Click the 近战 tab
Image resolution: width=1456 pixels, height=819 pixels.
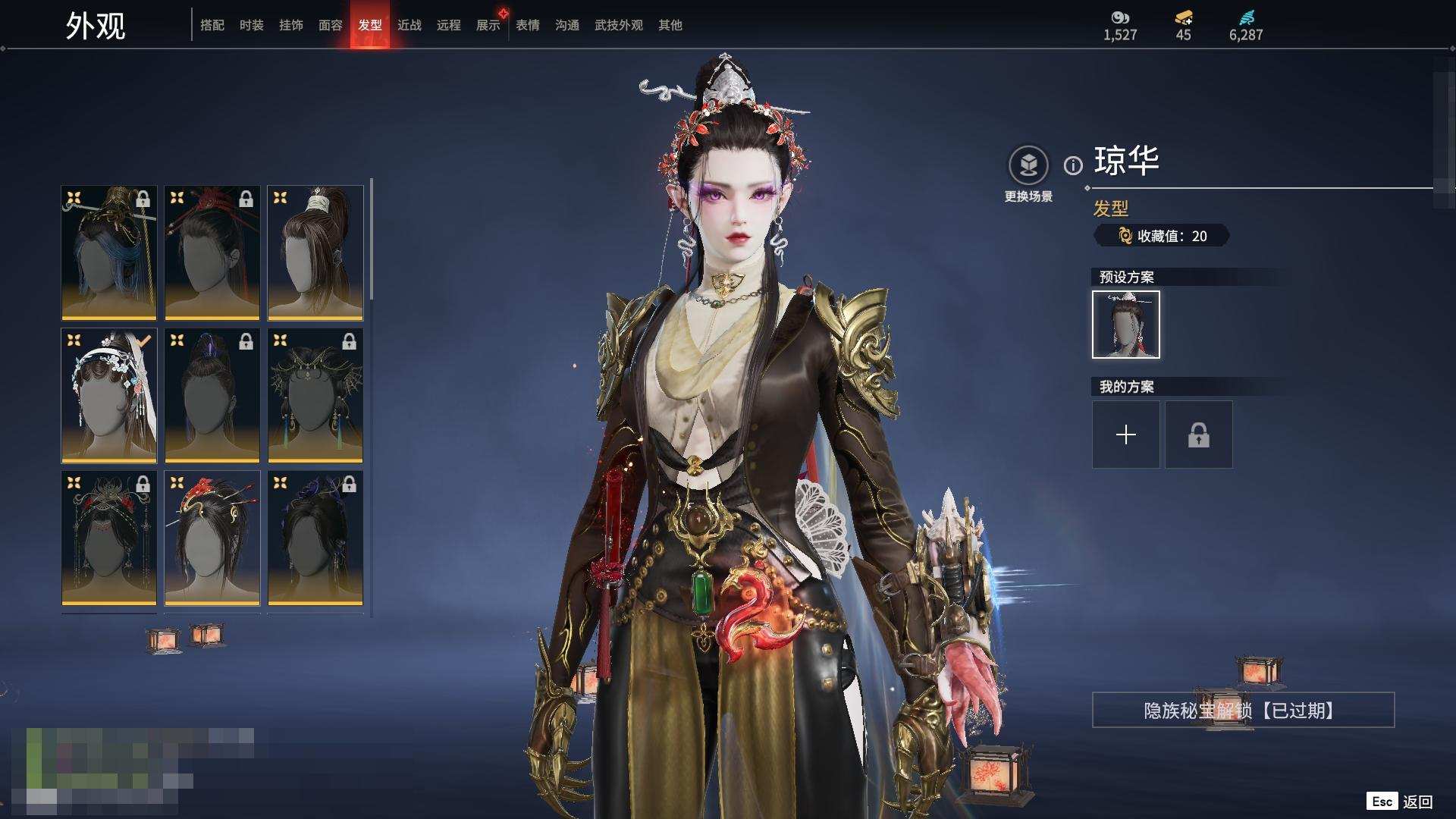[x=409, y=25]
